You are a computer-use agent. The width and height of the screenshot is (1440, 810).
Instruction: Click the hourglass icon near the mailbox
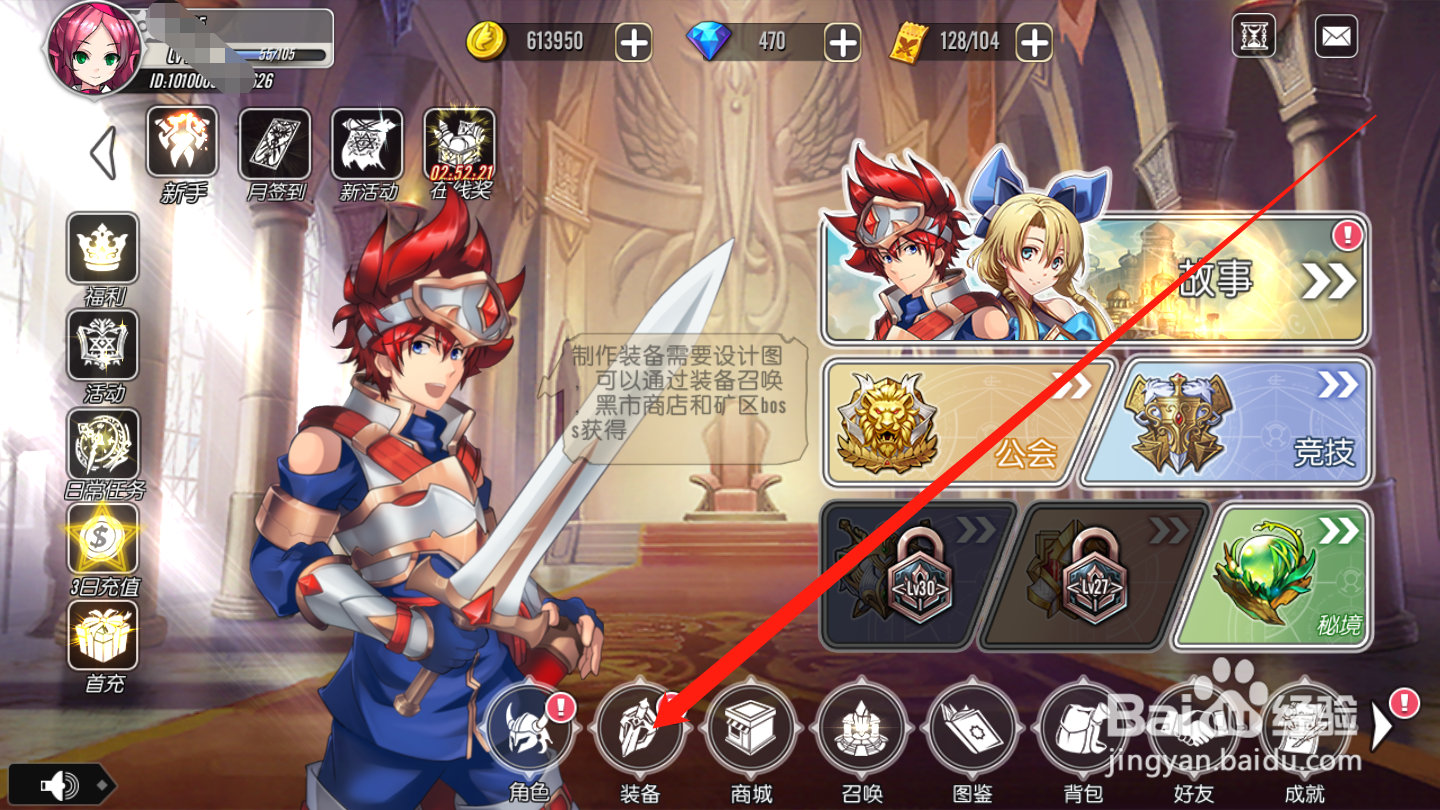(x=1252, y=36)
